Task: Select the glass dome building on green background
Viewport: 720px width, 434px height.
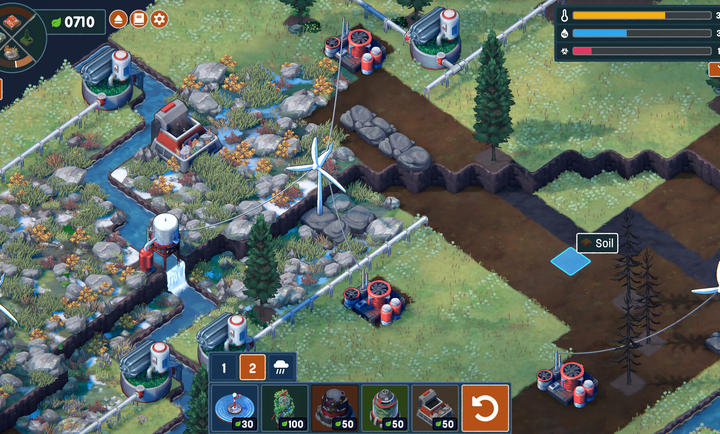Action: tap(385, 409)
